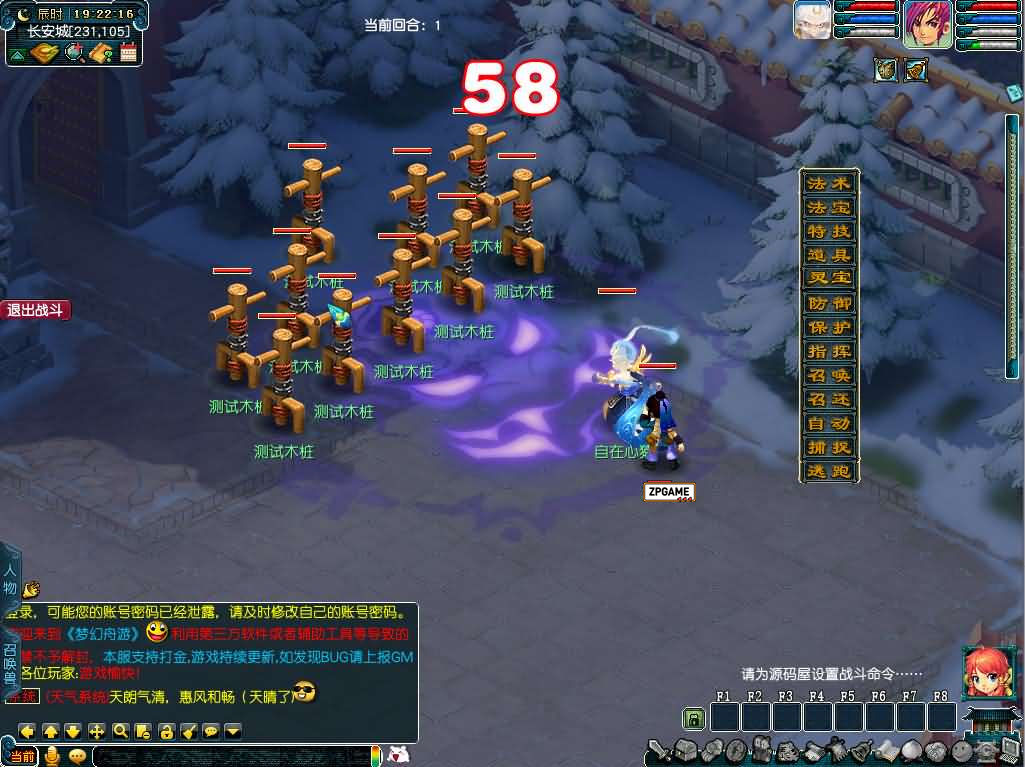The height and width of the screenshot is (767, 1025).
Task: Activate the microphone voice chat button
Action: [x=52, y=756]
